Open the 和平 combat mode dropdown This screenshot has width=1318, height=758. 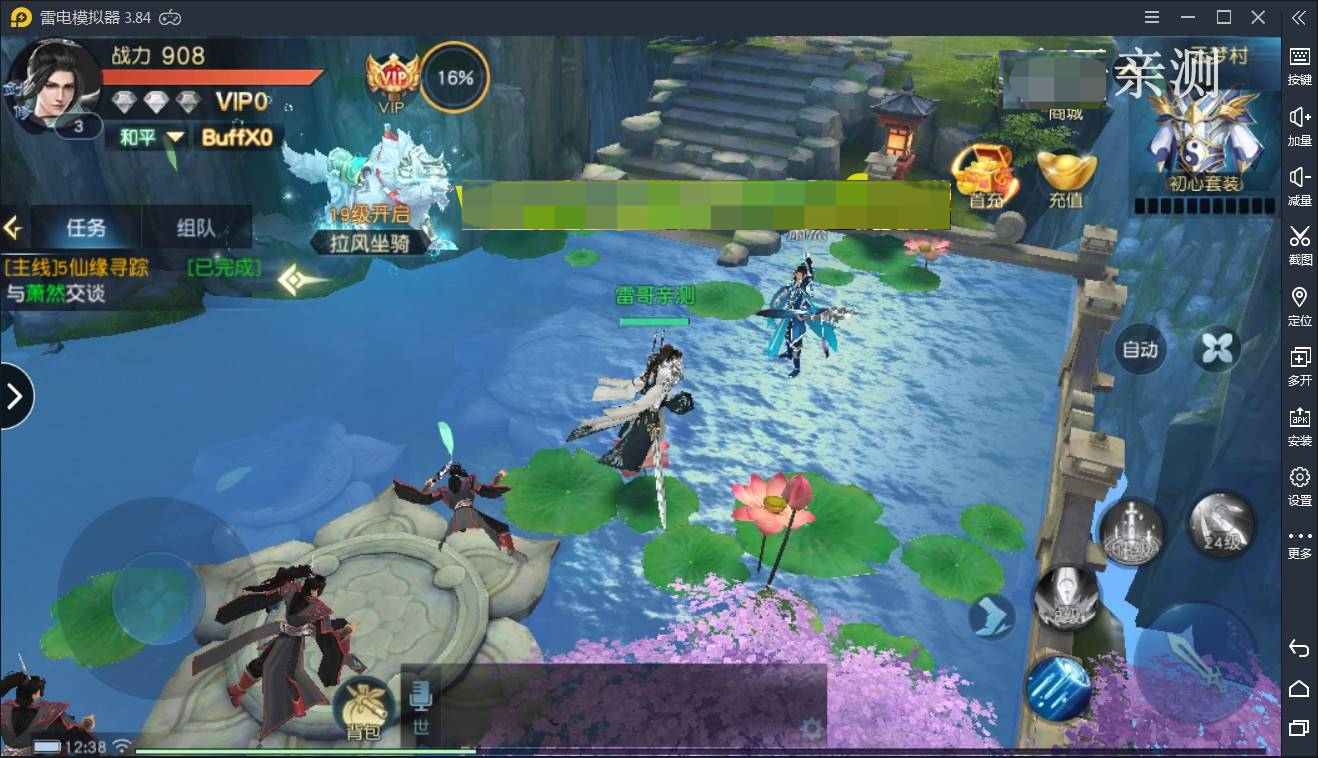pos(151,137)
